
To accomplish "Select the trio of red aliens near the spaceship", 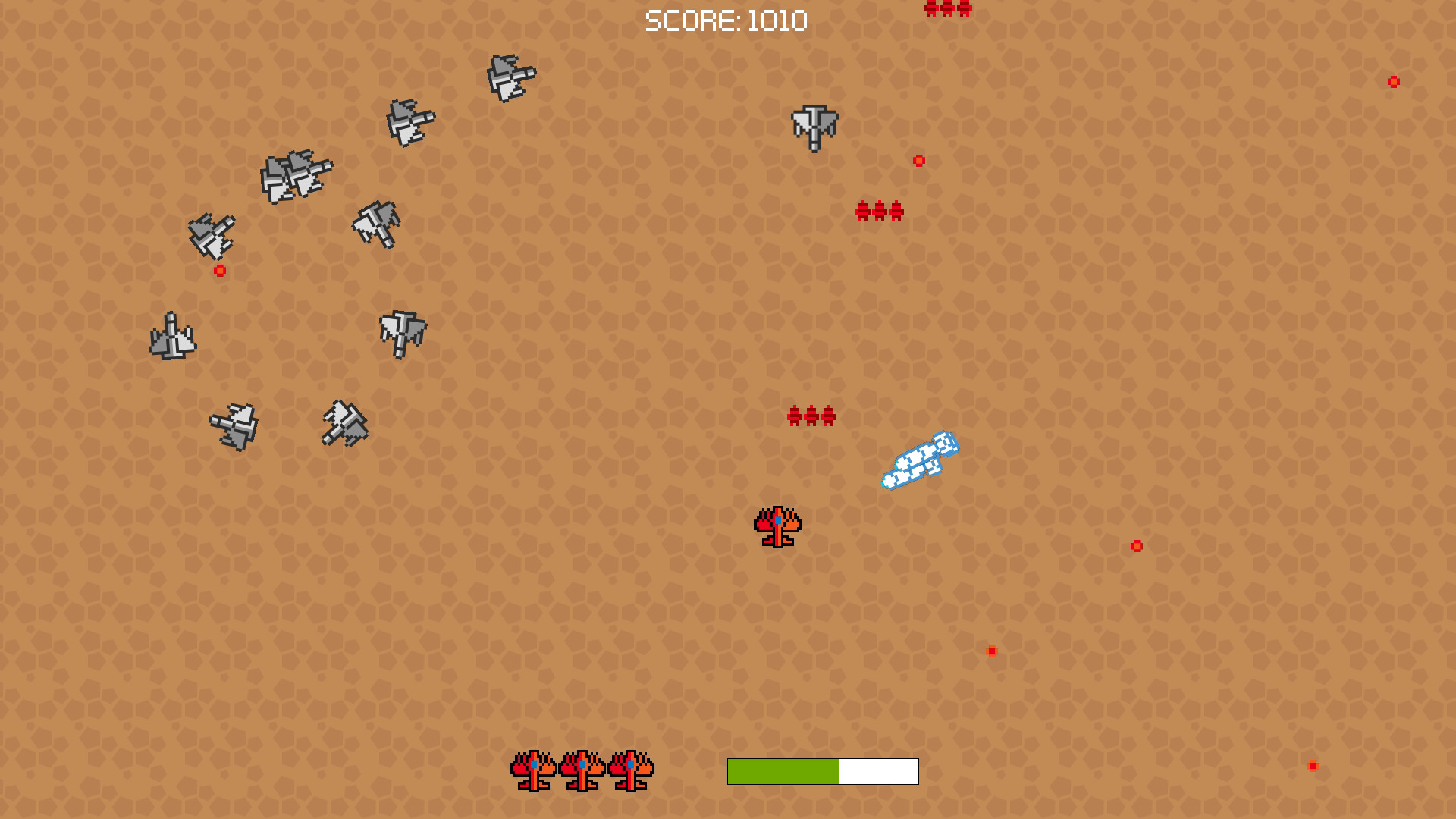I will [x=811, y=416].
